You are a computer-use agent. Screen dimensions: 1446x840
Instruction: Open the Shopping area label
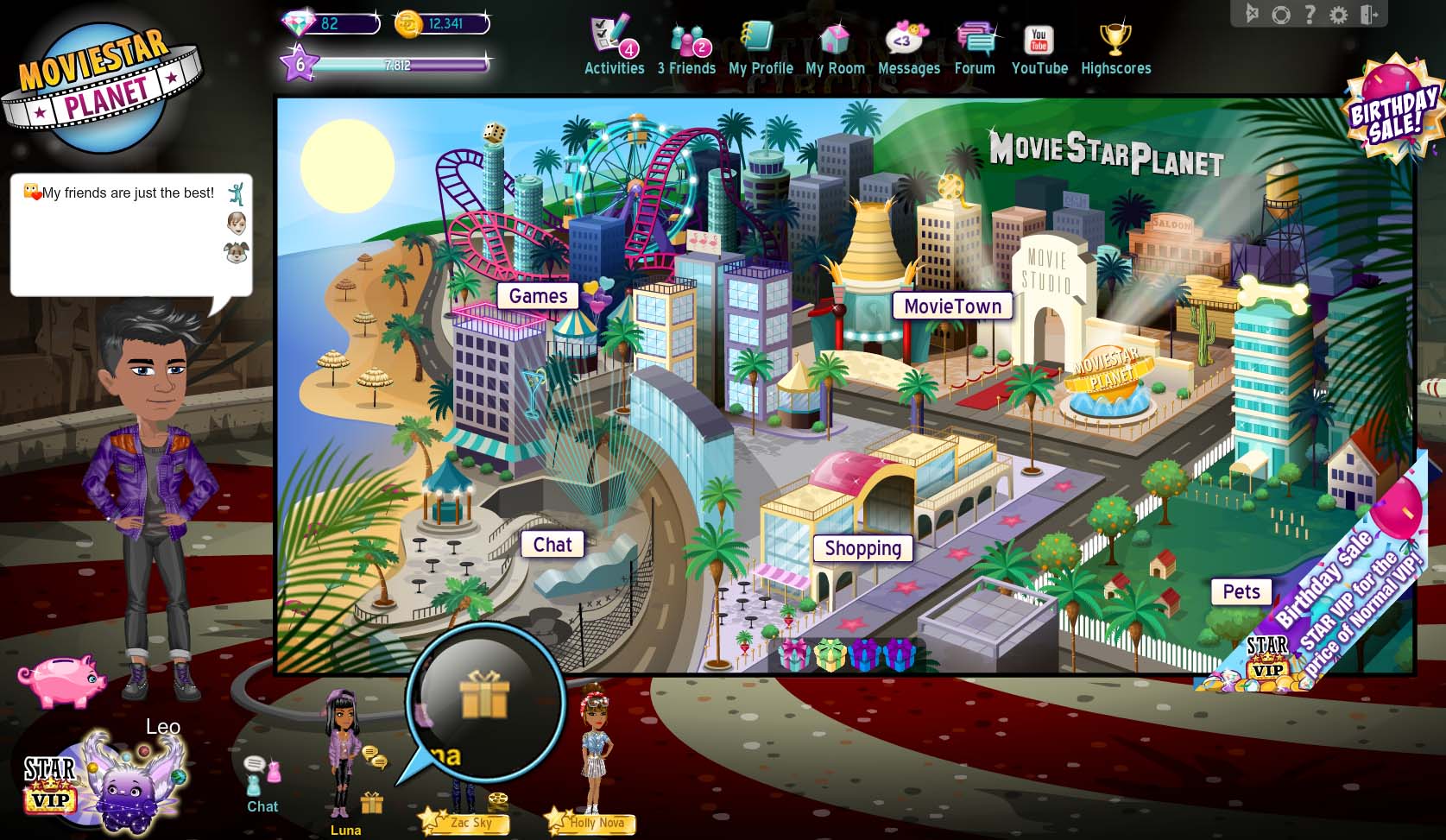click(x=862, y=548)
